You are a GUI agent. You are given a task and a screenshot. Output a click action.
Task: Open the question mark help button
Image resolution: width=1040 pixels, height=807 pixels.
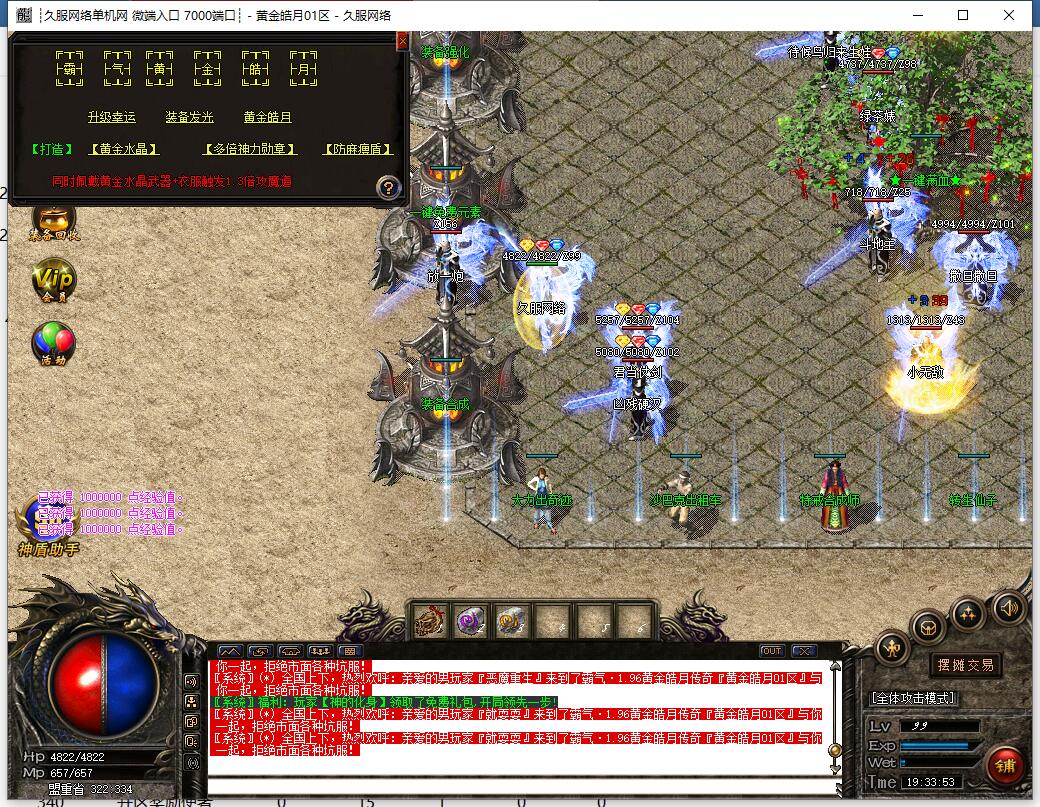[388, 186]
